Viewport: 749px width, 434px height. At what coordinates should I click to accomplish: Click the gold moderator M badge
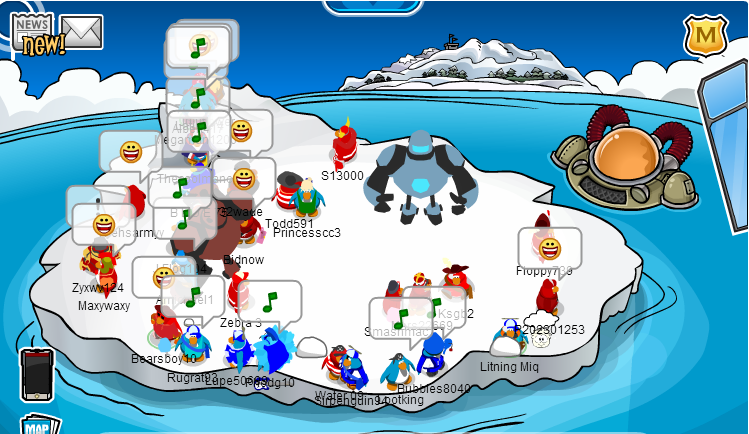703,36
